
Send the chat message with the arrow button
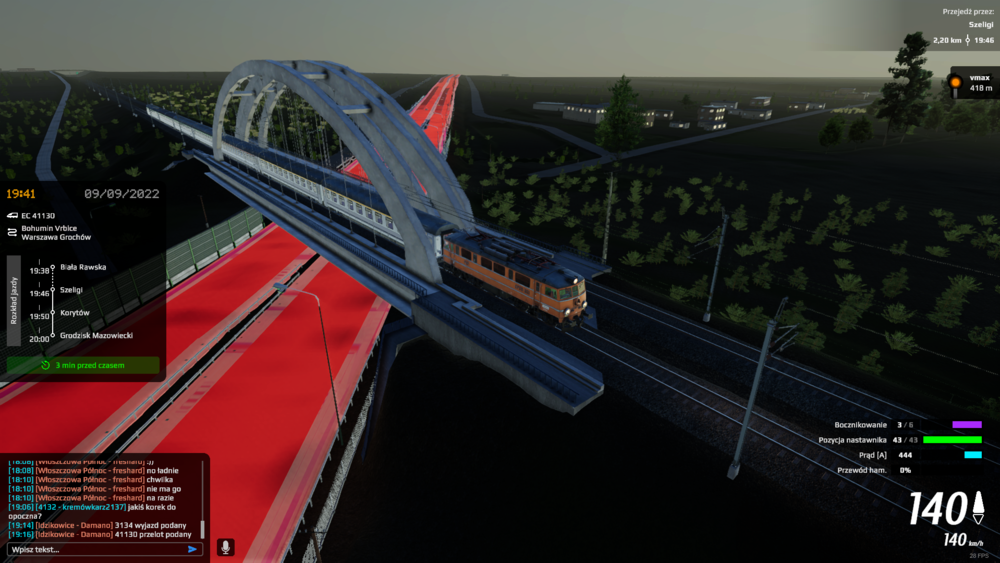click(193, 549)
